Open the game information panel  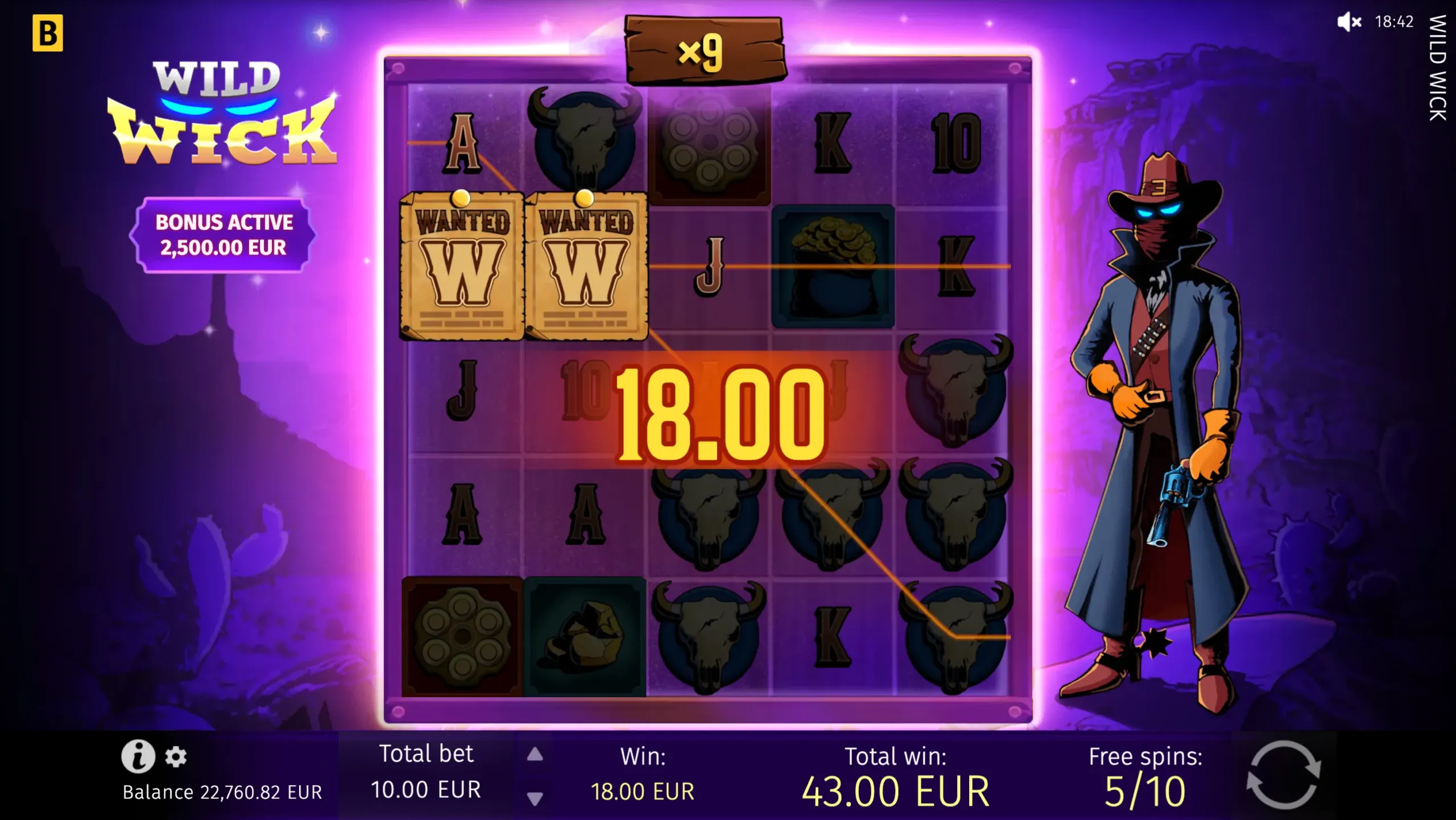tap(138, 757)
